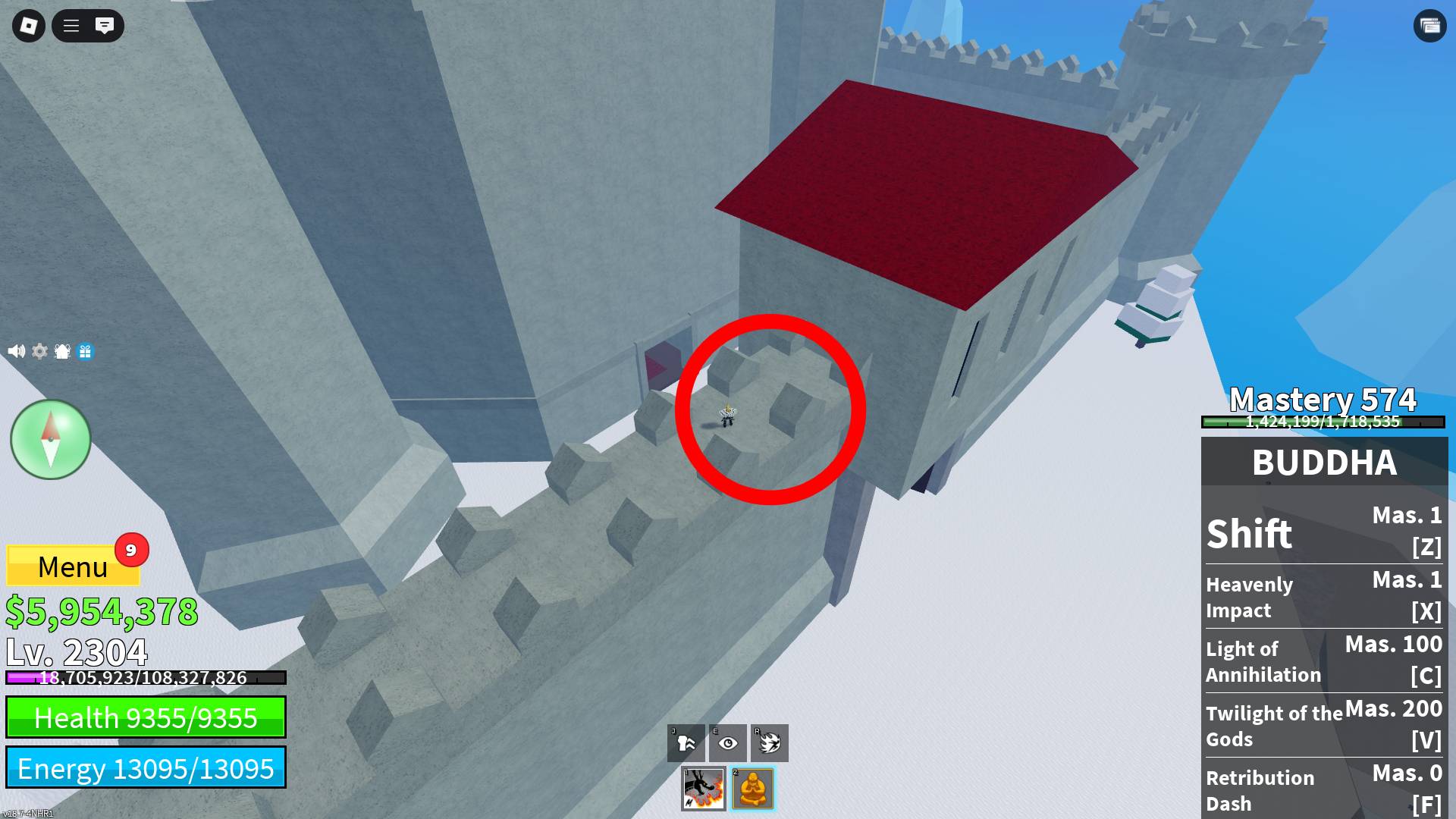Equip the Buddha fruit in hotbar slot 2
Image resolution: width=1456 pixels, height=819 pixels.
click(x=754, y=789)
